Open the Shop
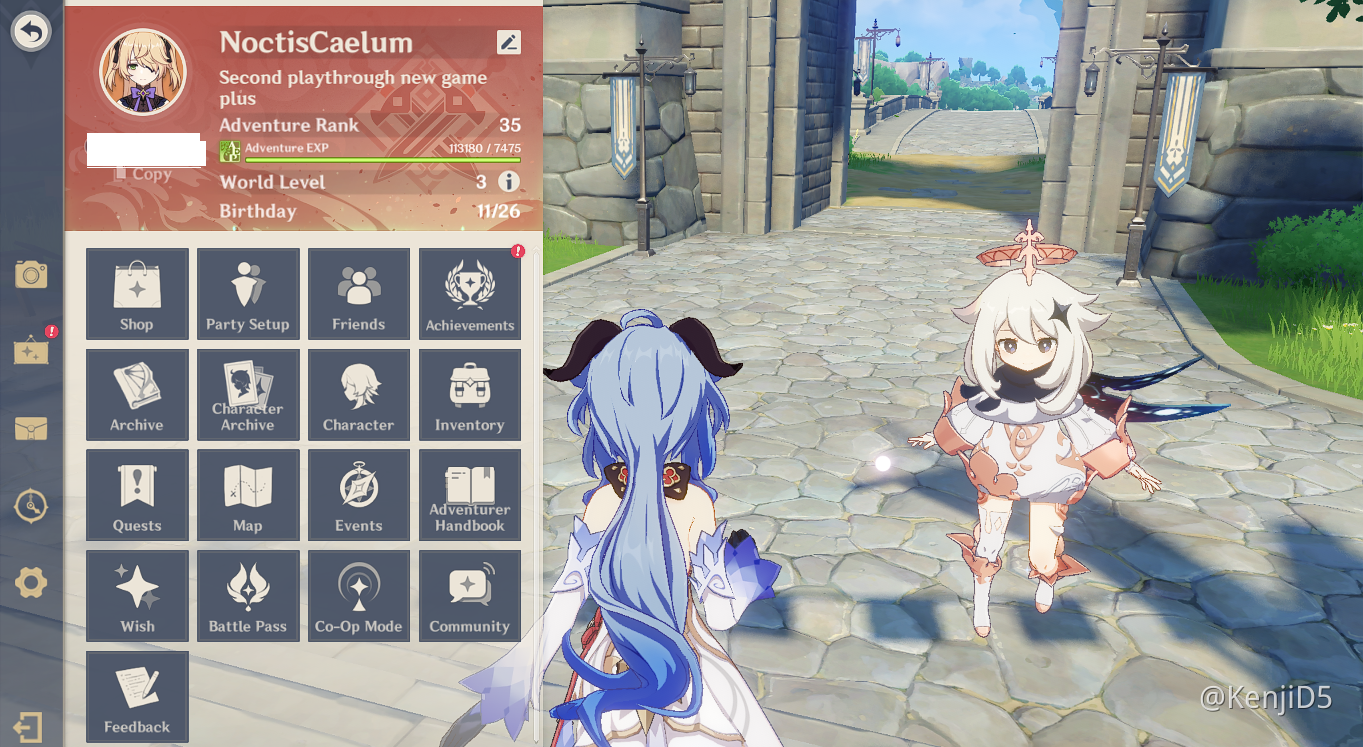This screenshot has width=1363, height=747. [137, 293]
